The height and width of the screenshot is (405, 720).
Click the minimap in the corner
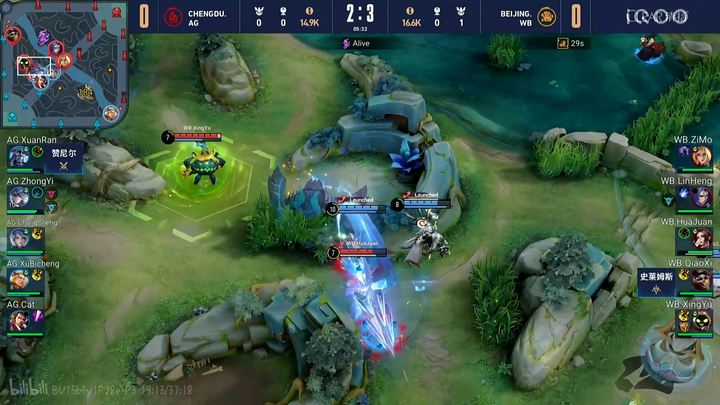64,65
